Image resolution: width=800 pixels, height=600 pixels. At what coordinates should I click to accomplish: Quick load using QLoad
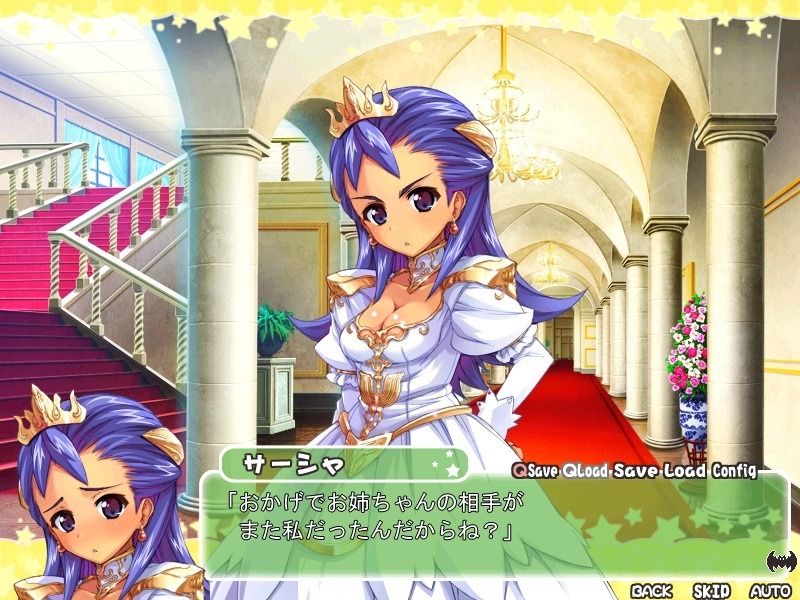coord(585,470)
